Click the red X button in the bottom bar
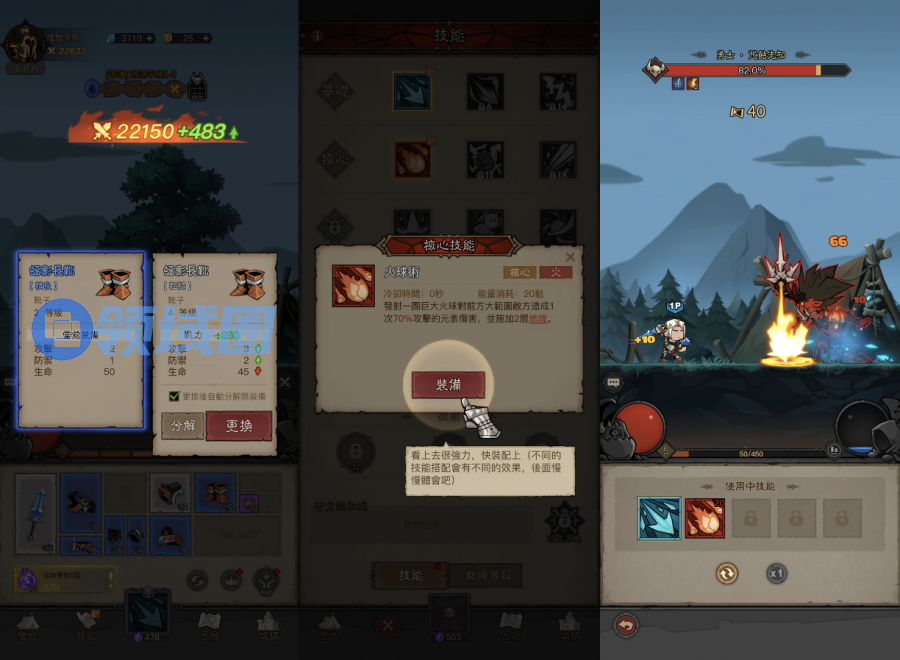Image resolution: width=900 pixels, height=660 pixels. 386,625
